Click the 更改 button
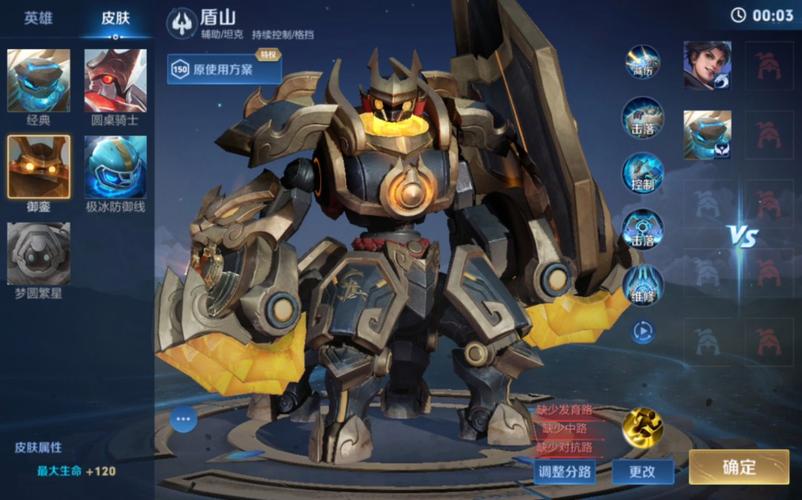Image resolution: width=802 pixels, height=500 pixels. [642, 471]
